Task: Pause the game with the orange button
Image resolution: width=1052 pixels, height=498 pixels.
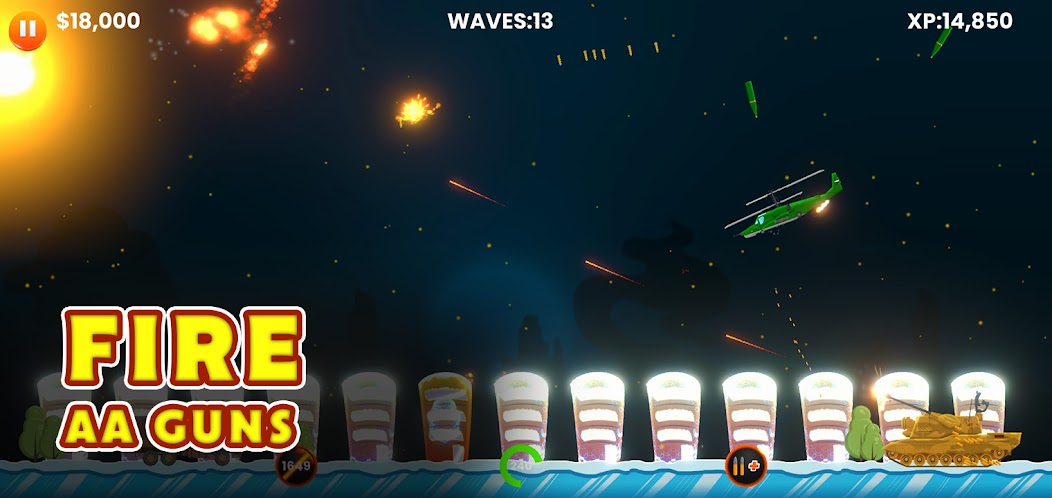Action: pos(27,29)
